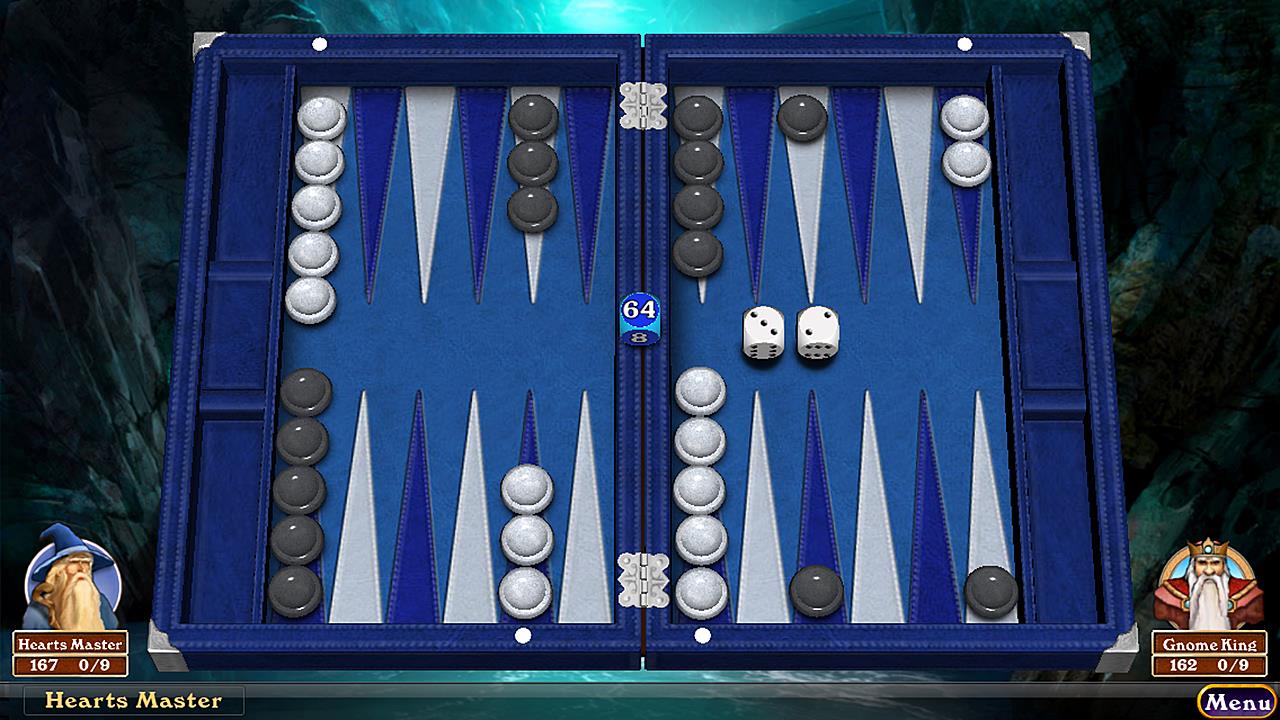Select the white checkers on the far top-right point
This screenshot has height=720, width=1280.
(965, 140)
